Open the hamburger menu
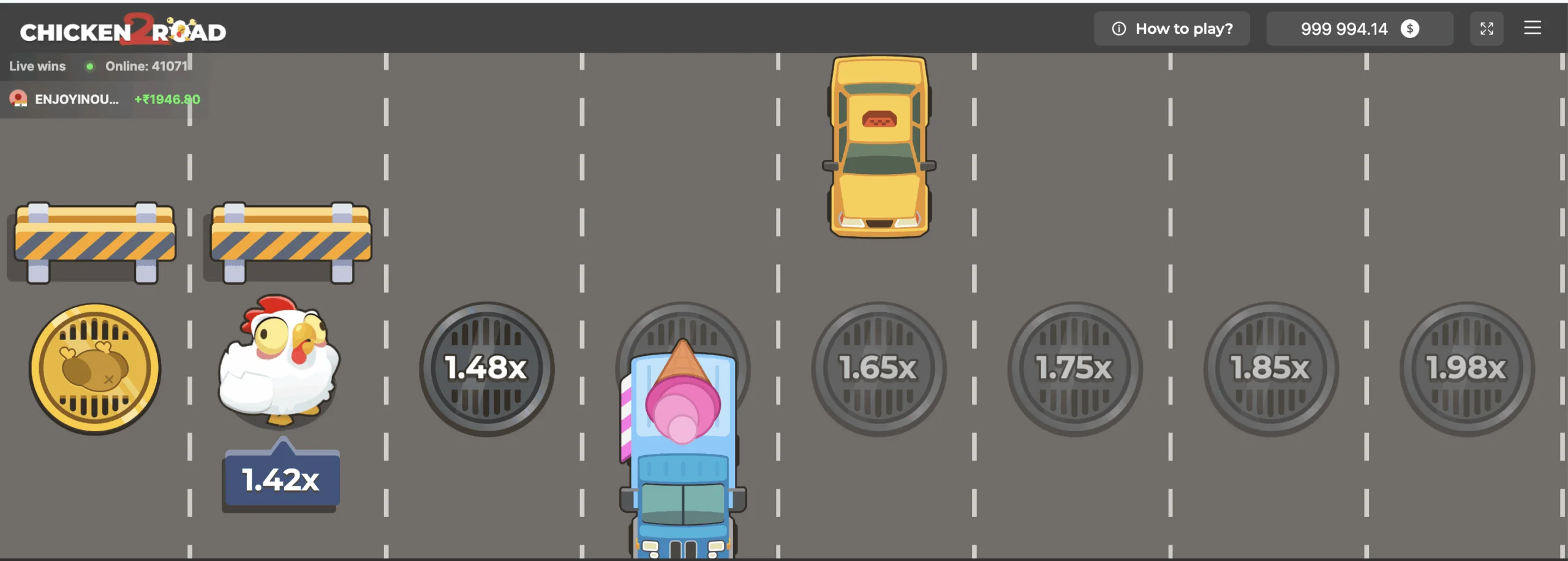 [1533, 28]
